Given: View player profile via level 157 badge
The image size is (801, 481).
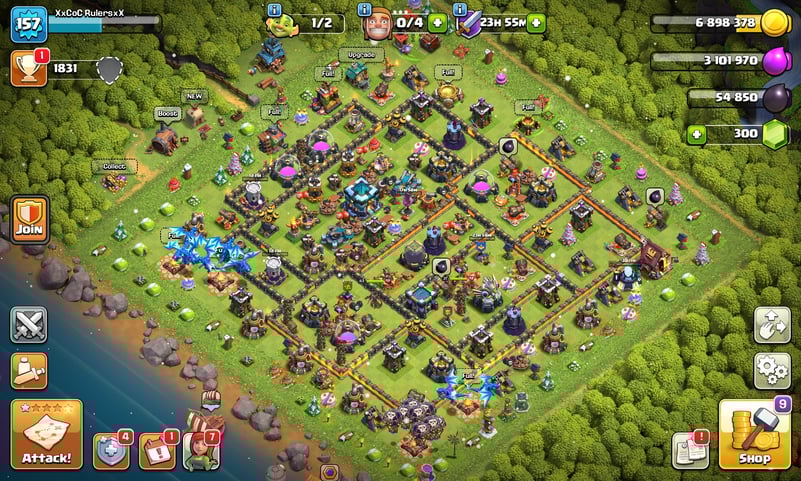Looking at the screenshot, I should point(28,24).
